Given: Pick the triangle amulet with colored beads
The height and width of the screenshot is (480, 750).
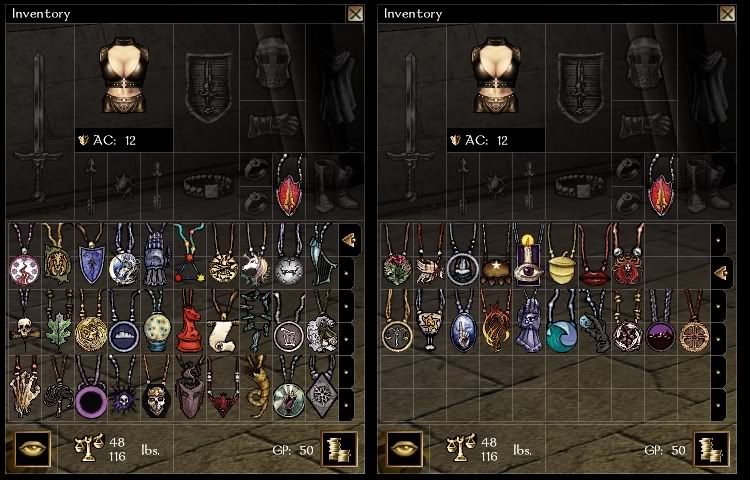Looking at the screenshot, I should [189, 262].
